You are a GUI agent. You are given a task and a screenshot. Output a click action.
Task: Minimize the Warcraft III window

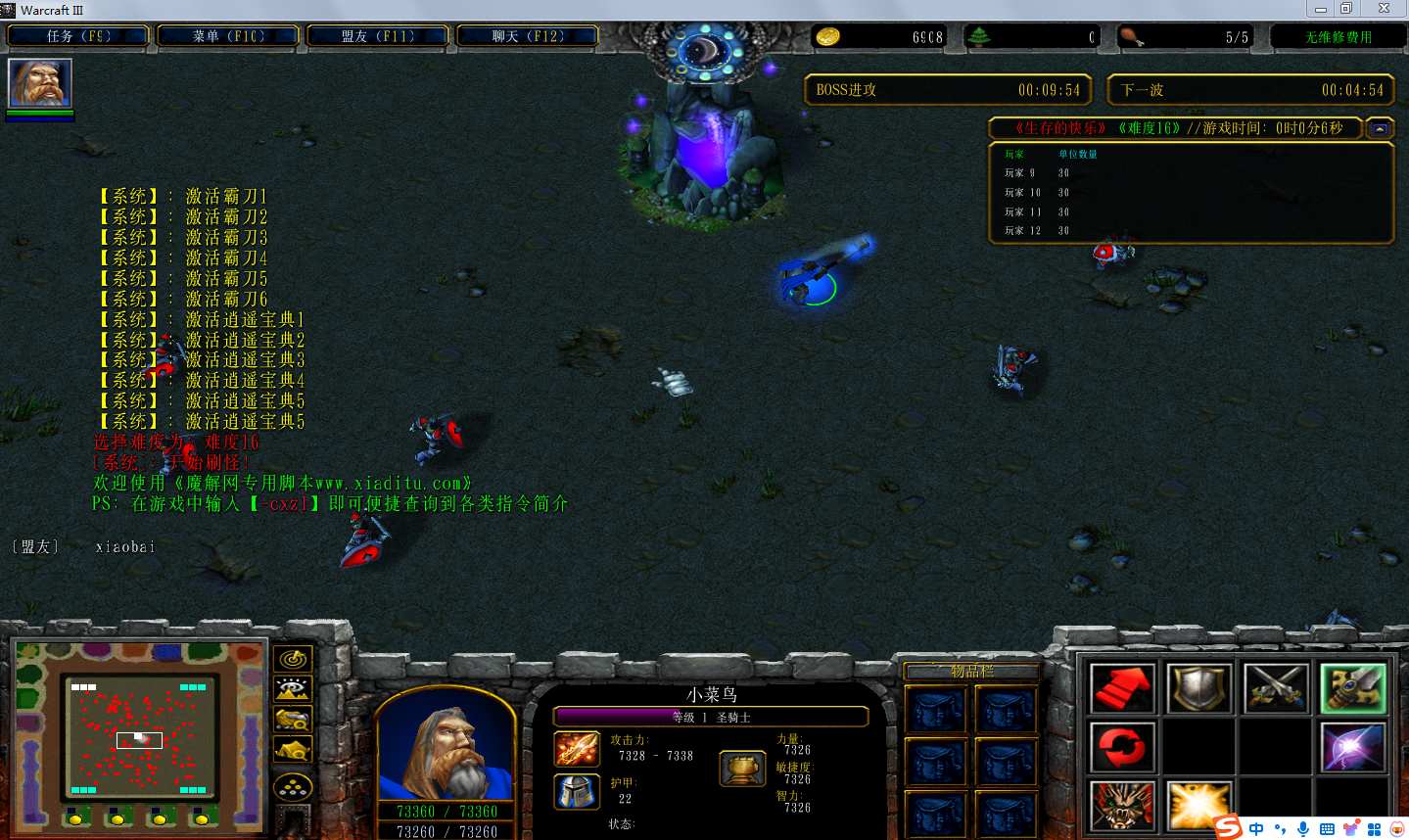(1320, 9)
